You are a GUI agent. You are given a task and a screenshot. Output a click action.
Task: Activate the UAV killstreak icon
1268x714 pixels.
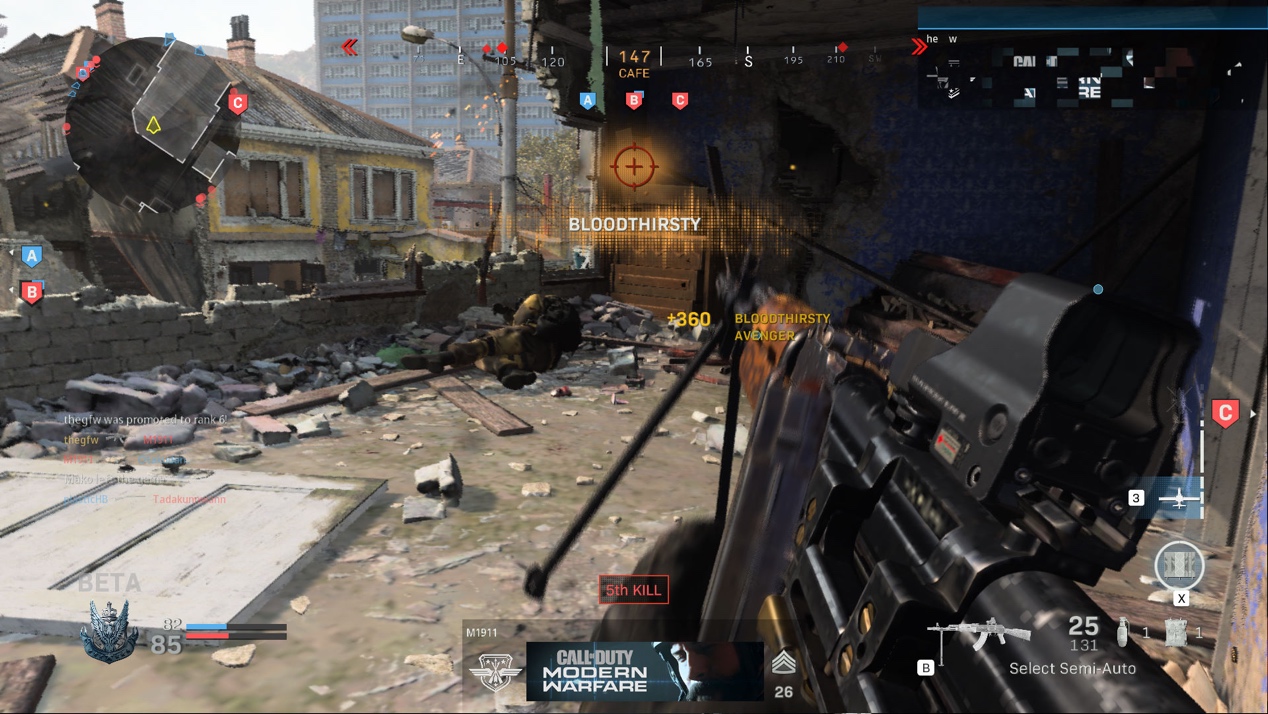coord(1179,498)
